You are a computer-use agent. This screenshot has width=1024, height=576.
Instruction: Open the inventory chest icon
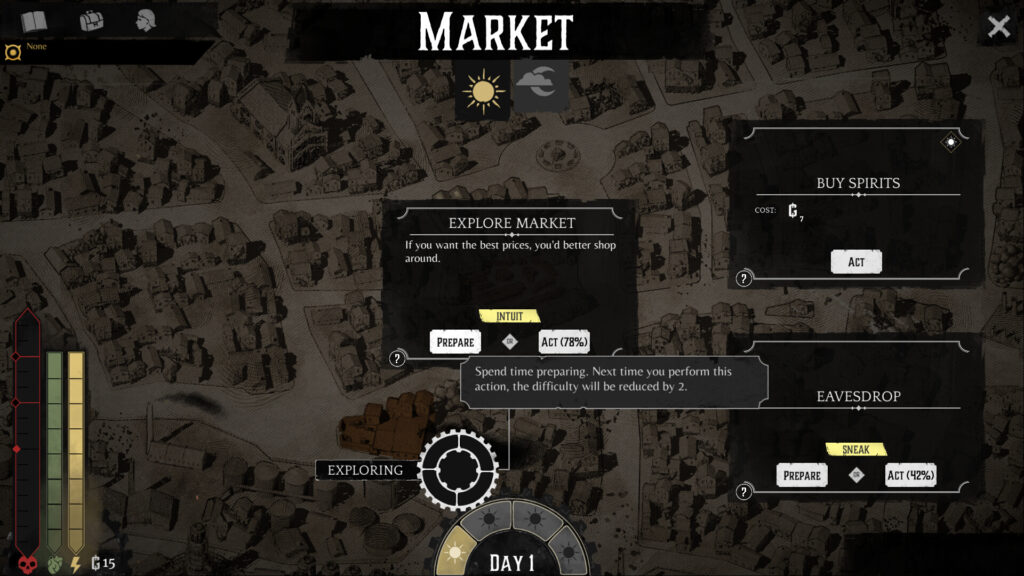click(91, 20)
